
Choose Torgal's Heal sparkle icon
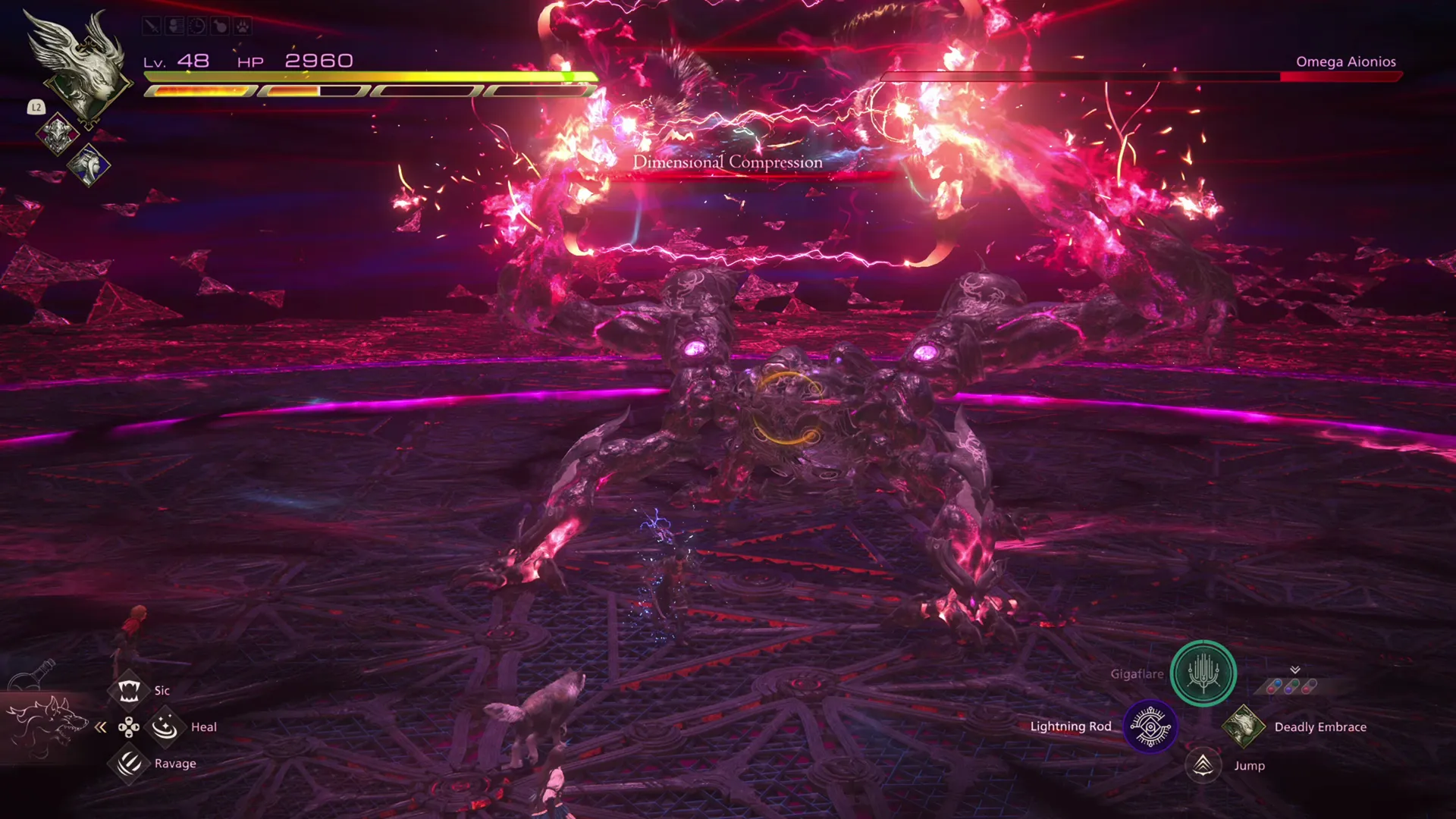click(x=164, y=726)
